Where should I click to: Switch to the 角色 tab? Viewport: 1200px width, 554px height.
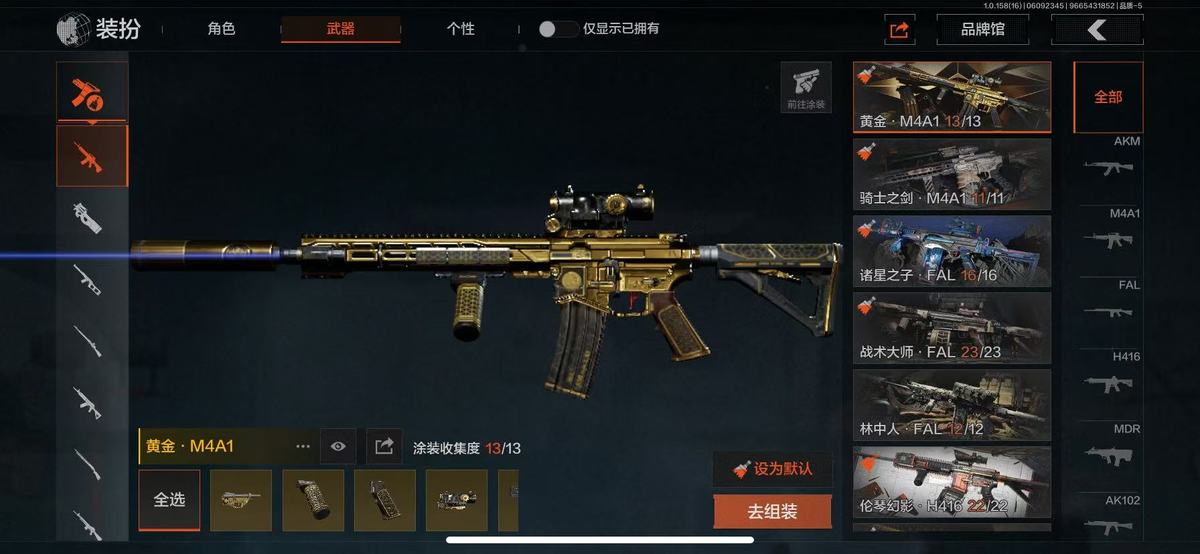(x=221, y=29)
